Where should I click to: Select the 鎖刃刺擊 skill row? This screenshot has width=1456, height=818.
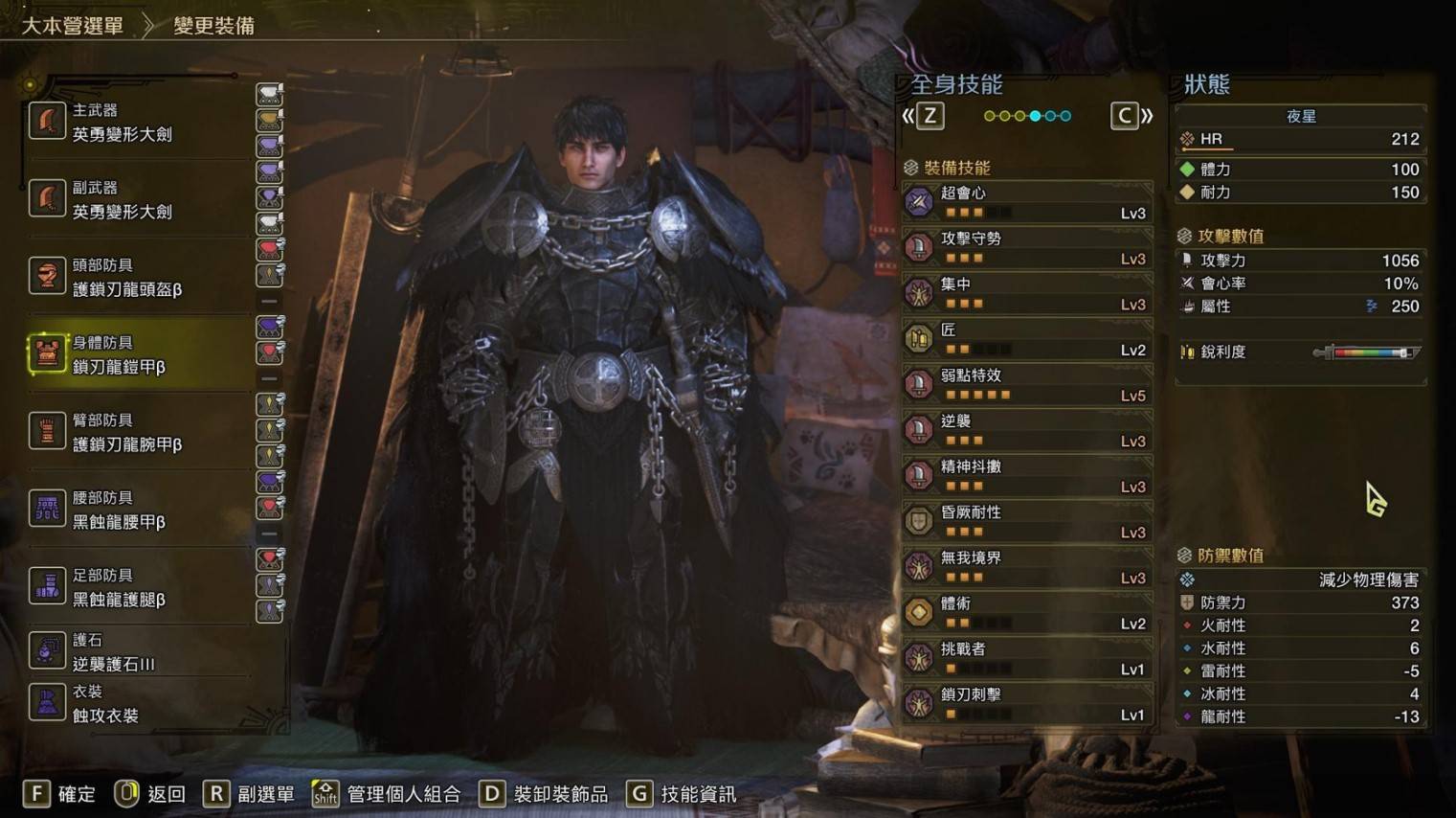pos(1028,704)
